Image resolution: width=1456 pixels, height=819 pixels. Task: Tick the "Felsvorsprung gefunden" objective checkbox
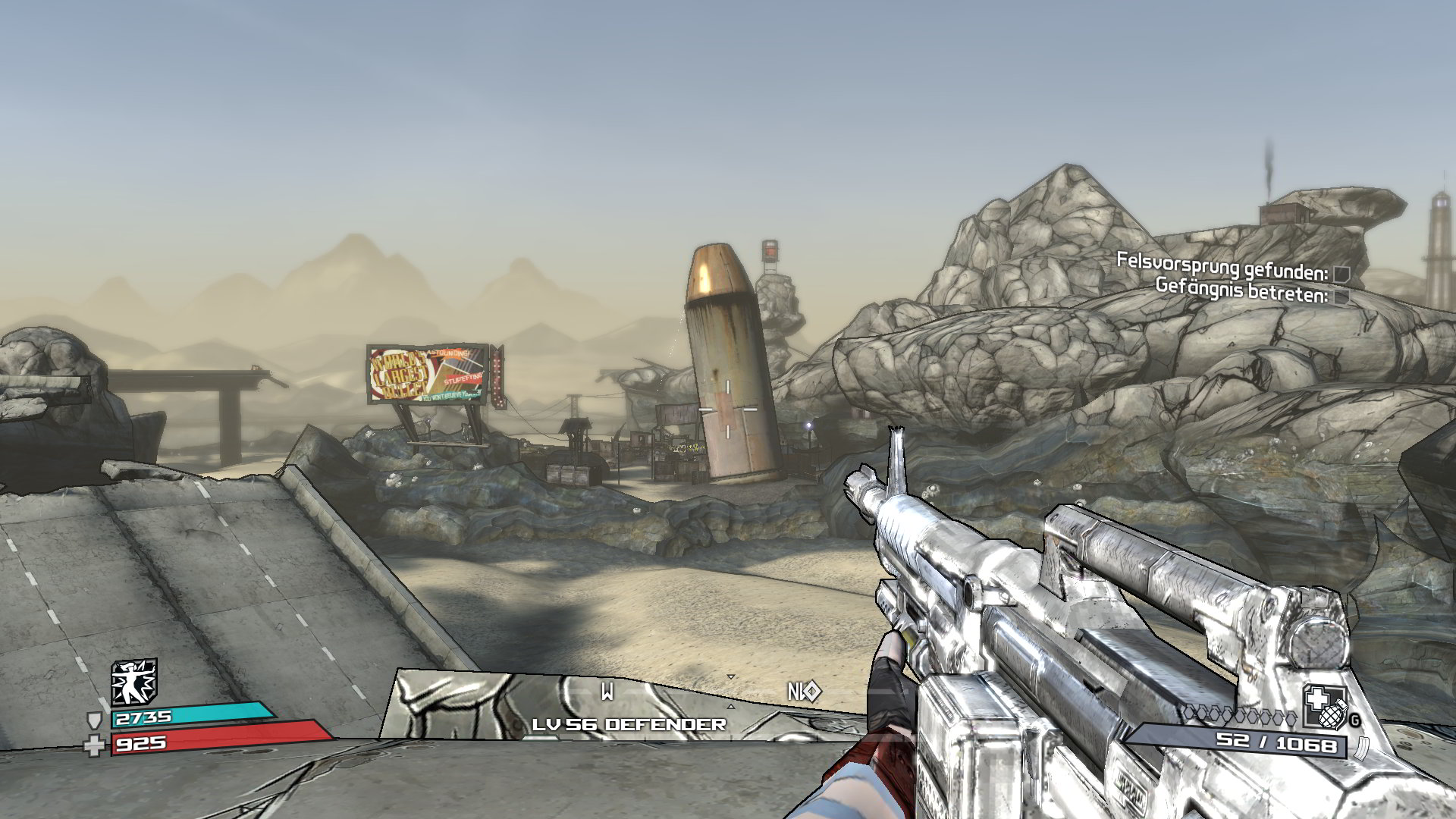(x=1341, y=274)
